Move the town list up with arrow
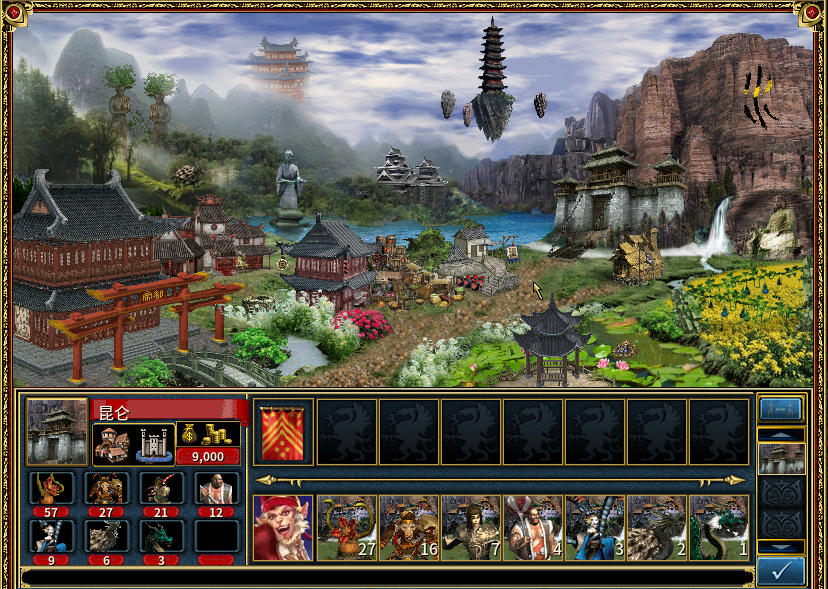828x589 pixels. point(781,434)
